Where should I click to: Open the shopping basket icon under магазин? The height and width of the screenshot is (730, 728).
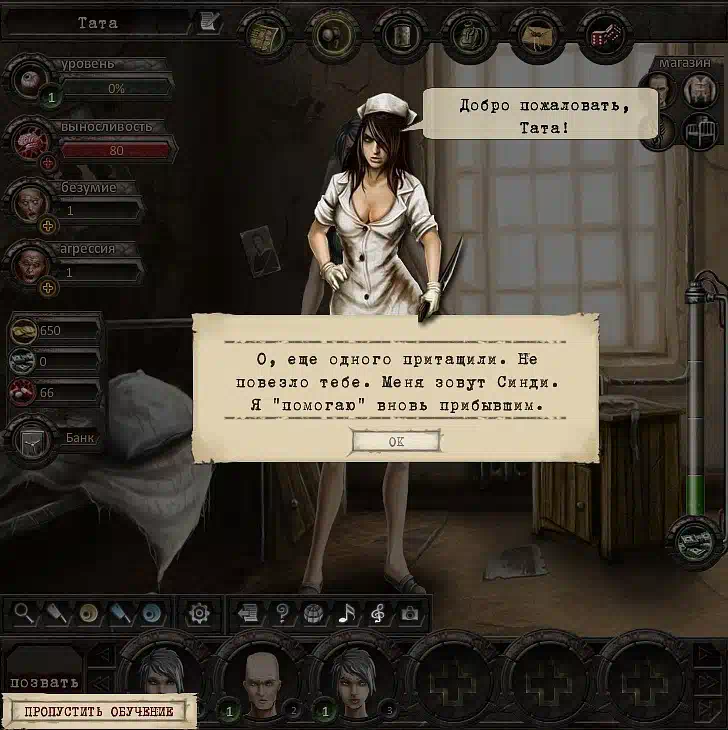[x=697, y=131]
